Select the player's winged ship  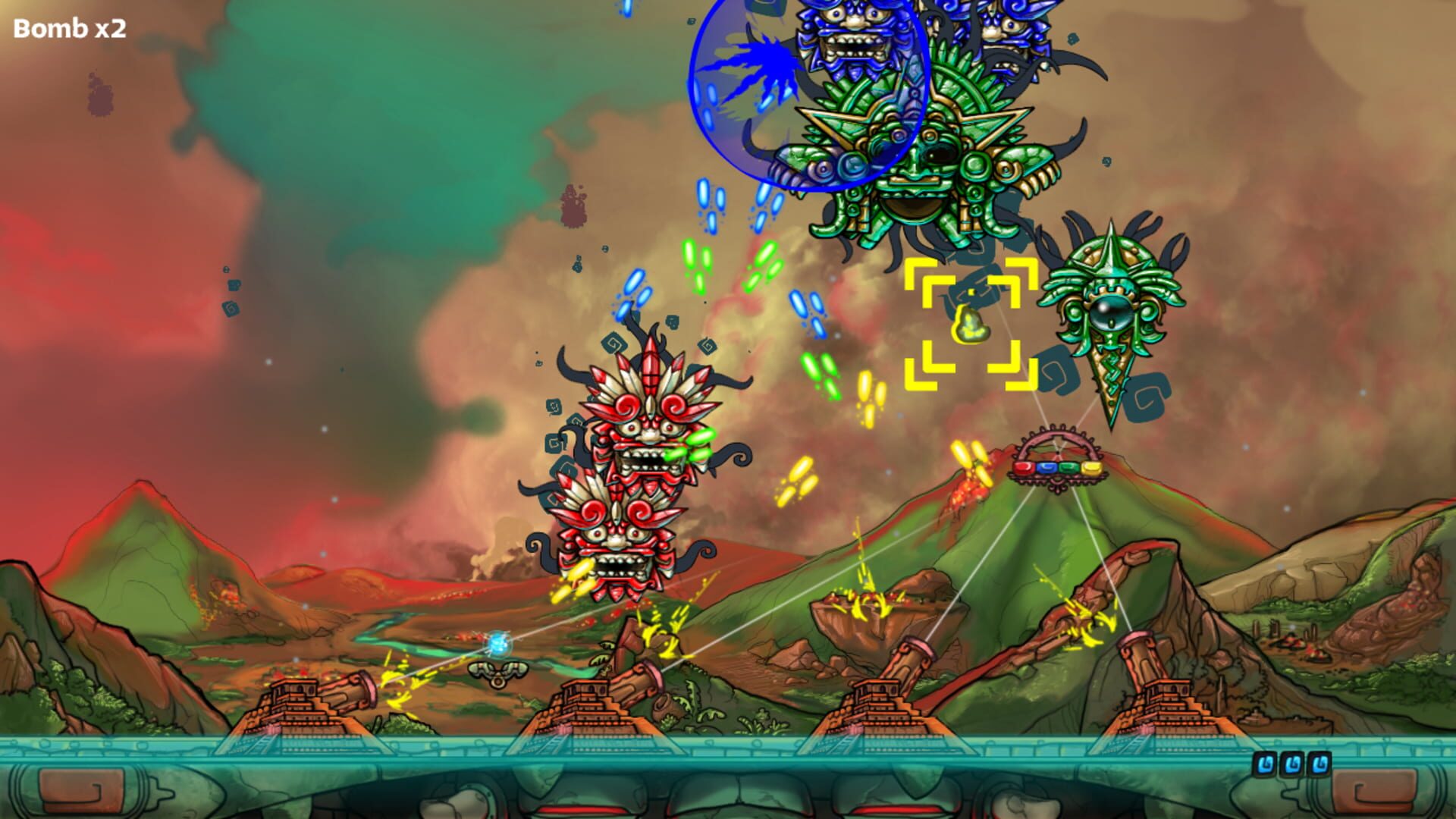pyautogui.click(x=498, y=673)
